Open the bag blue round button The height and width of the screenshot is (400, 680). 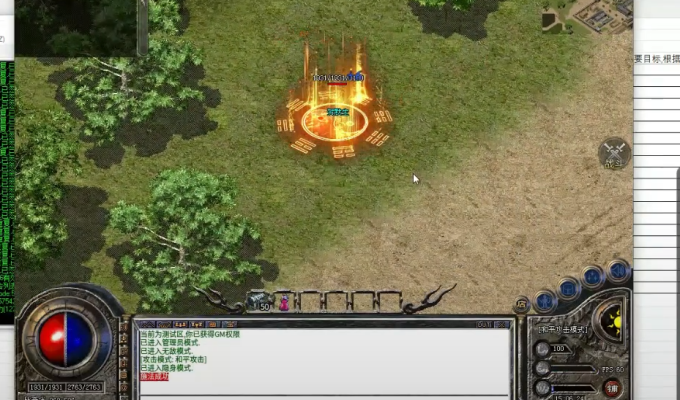pos(570,288)
